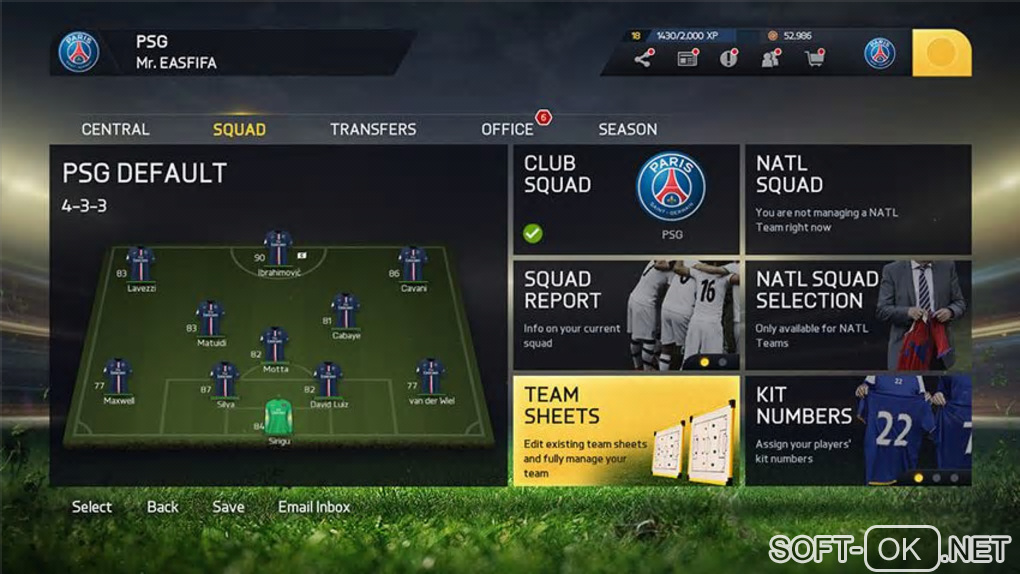Image resolution: width=1020 pixels, height=574 pixels.
Task: Open the Squad Report tile
Action: pos(626,315)
